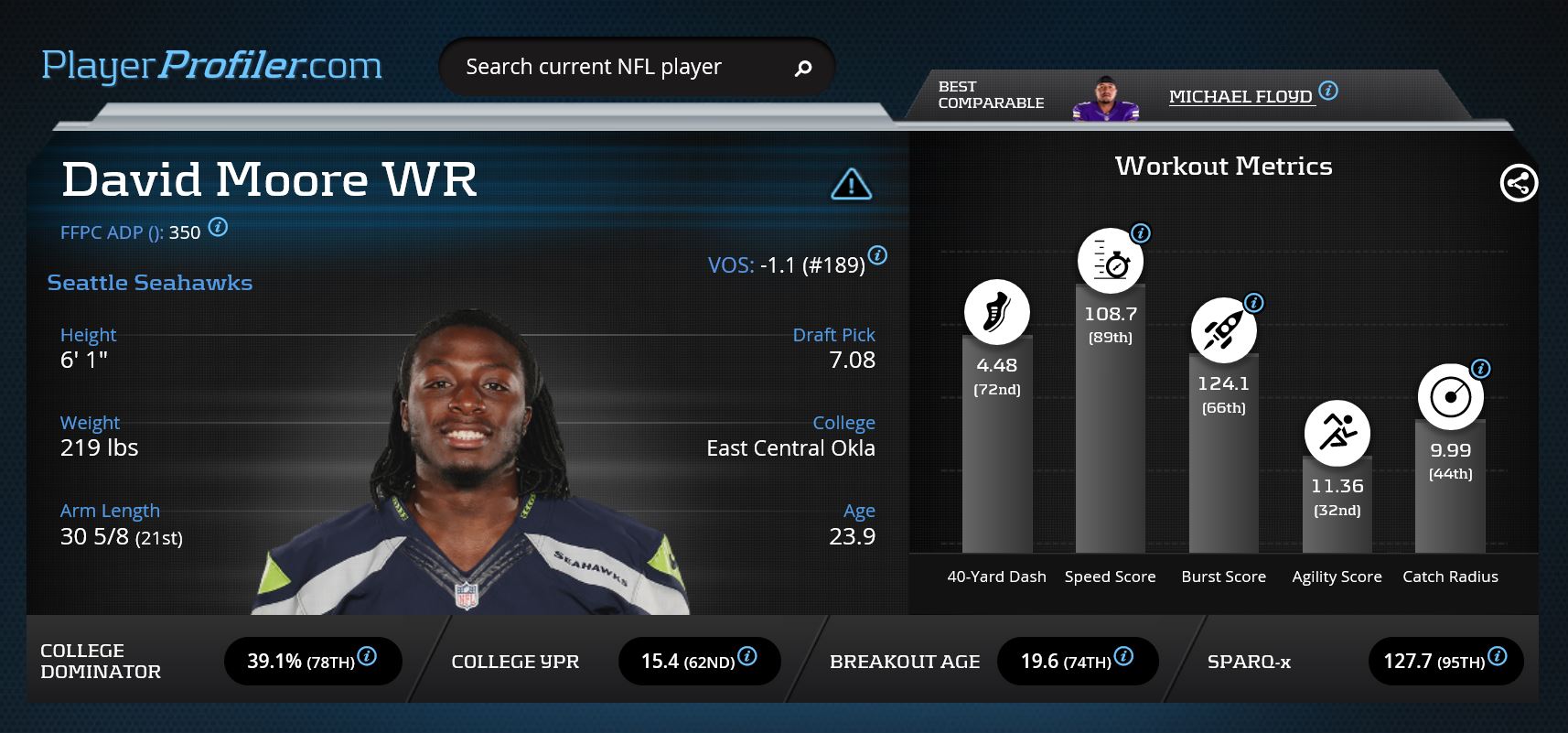Click the Burst Score info icon
Viewport: 1568px width, 733px height.
(1254, 303)
